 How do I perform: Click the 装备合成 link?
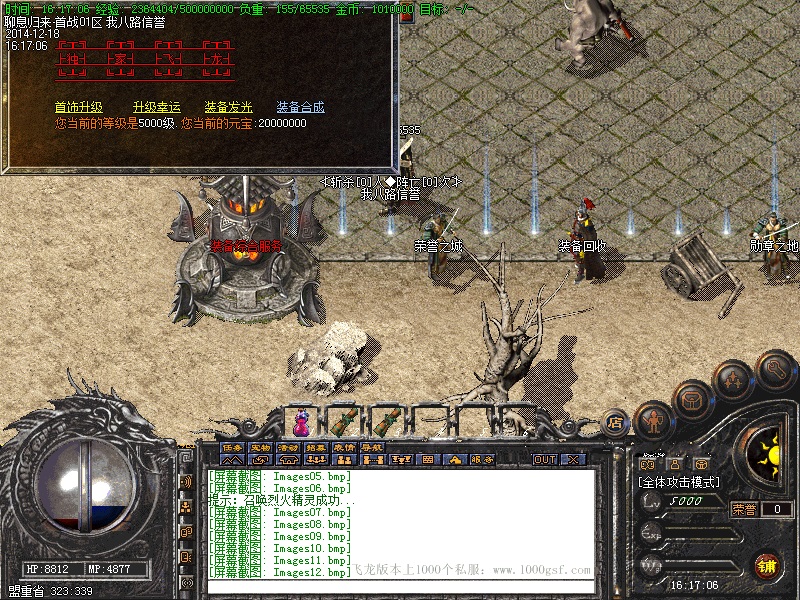[300, 107]
